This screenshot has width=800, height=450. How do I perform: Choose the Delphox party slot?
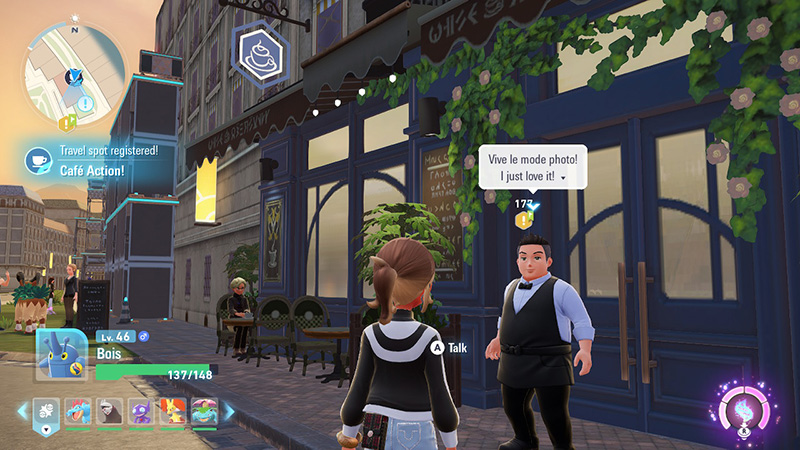click(173, 411)
